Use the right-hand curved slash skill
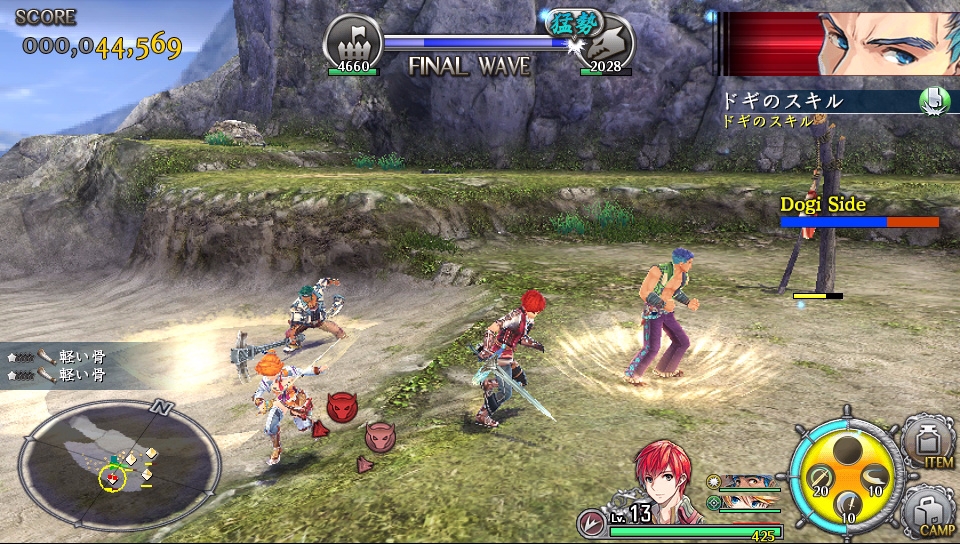 click(873, 477)
